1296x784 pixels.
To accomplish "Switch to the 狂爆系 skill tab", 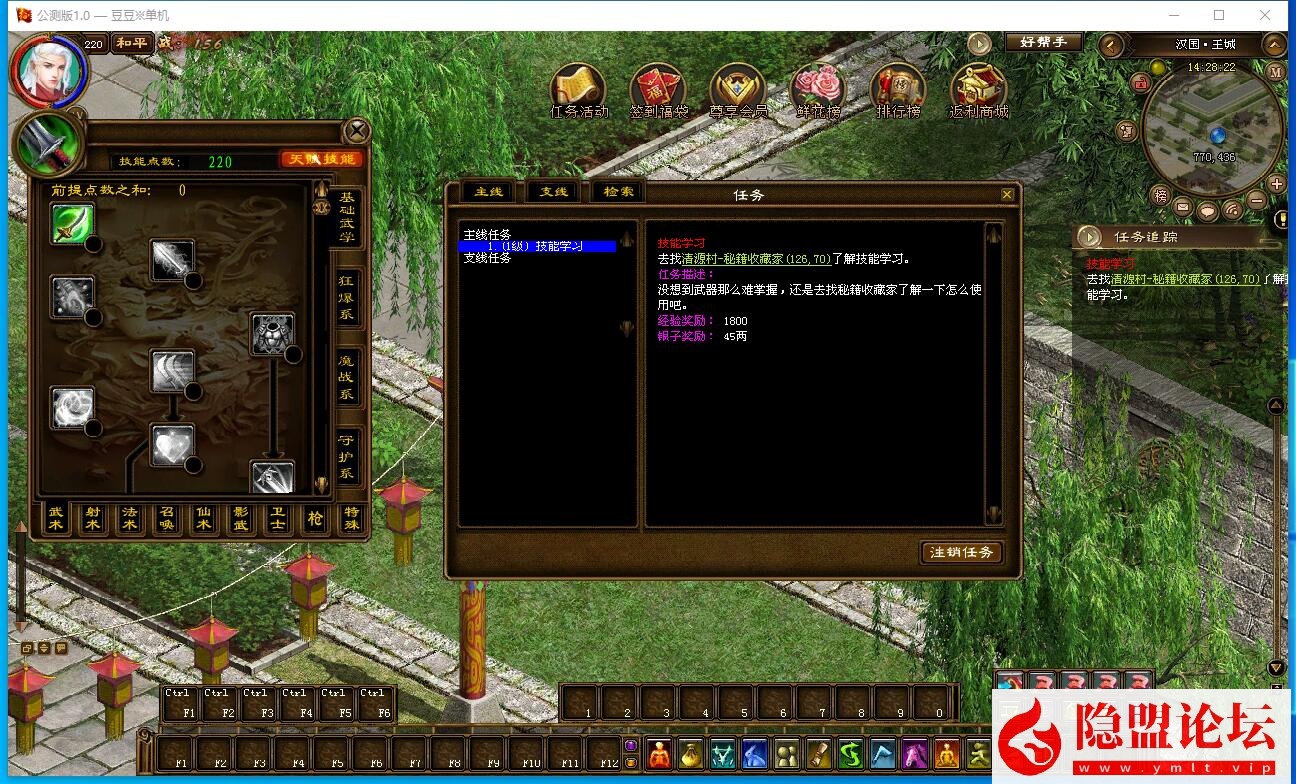I will [347, 296].
